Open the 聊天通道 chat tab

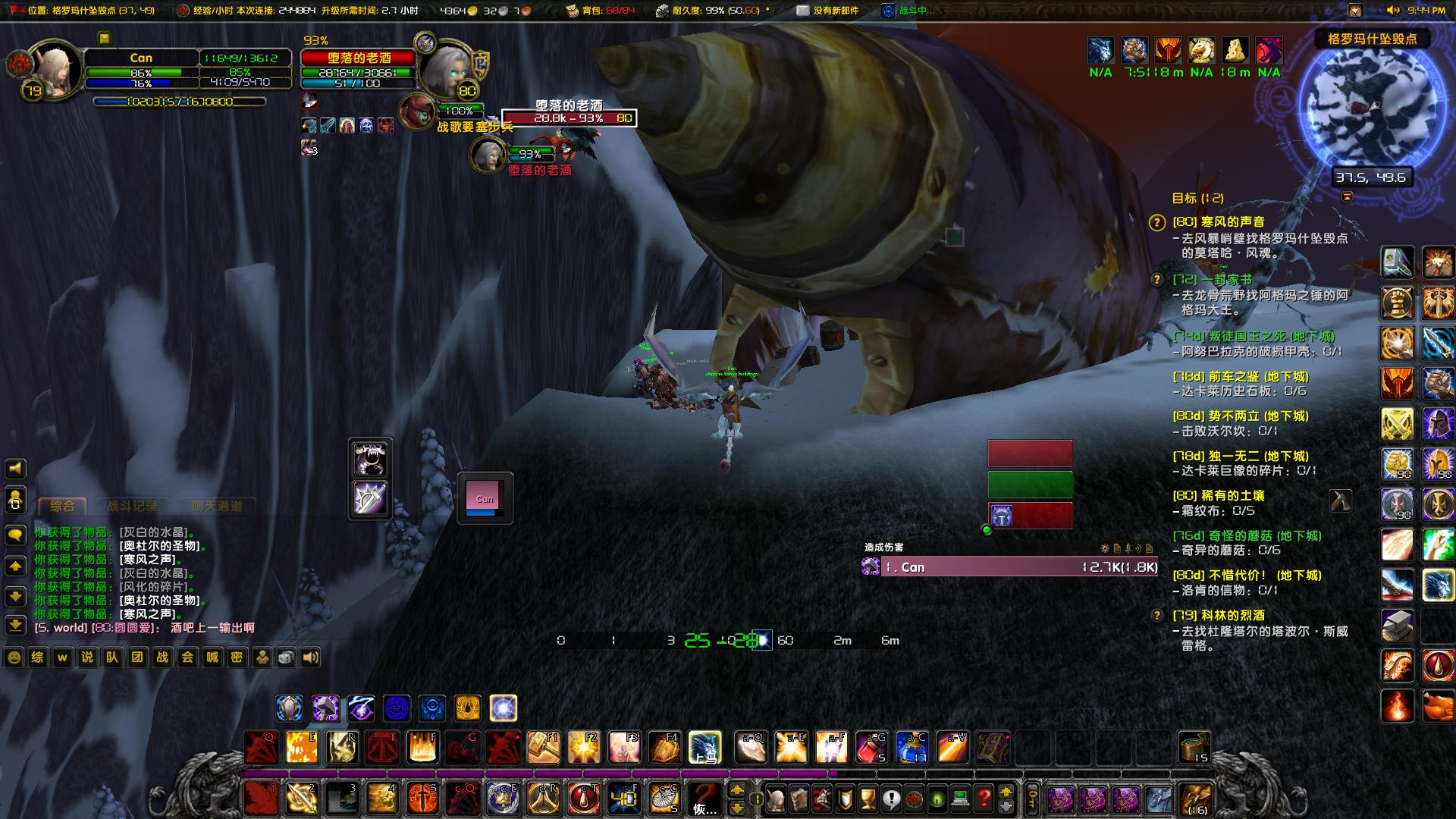pos(217,506)
